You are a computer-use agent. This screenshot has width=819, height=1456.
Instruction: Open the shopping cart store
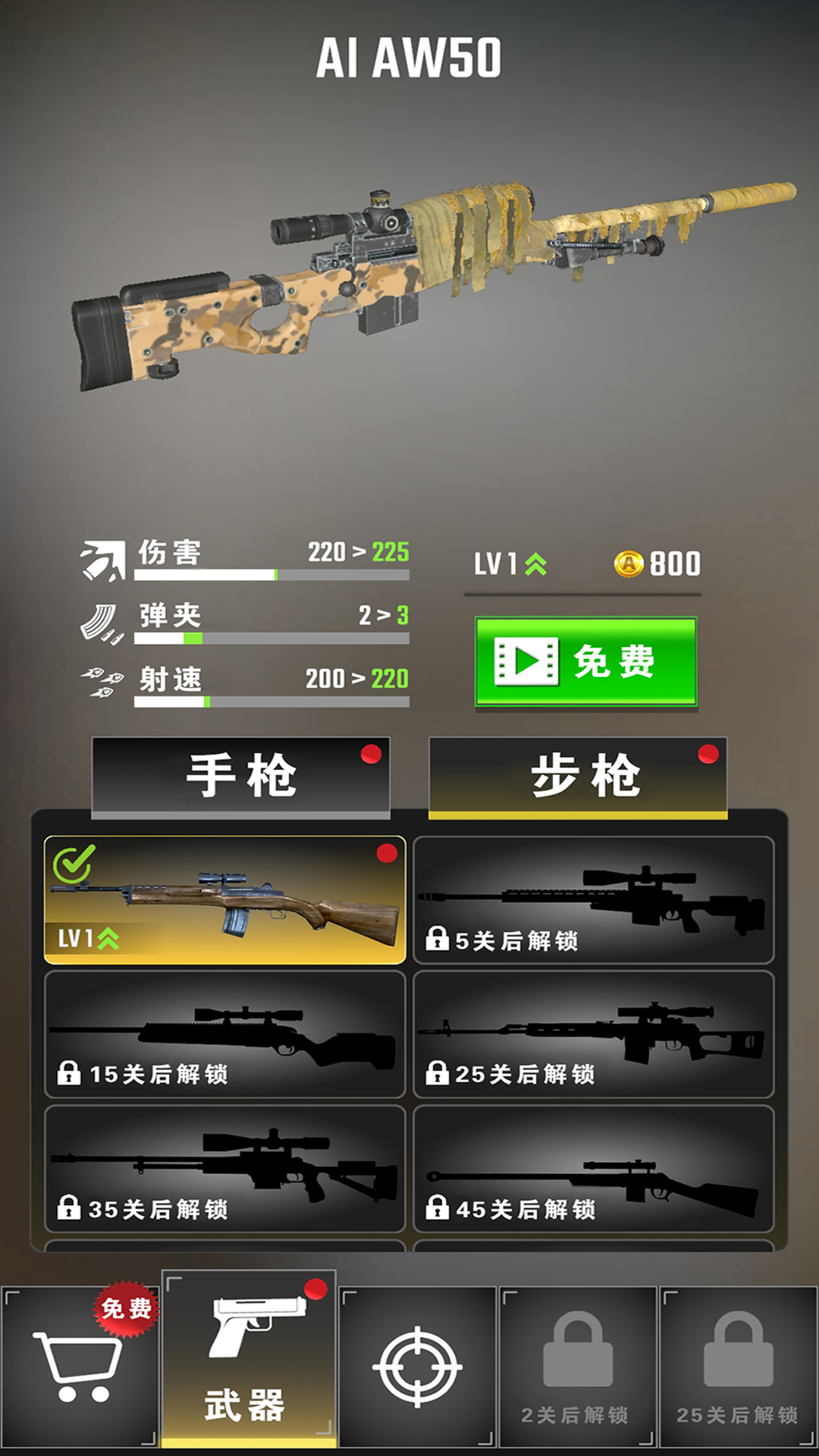coord(80,1367)
